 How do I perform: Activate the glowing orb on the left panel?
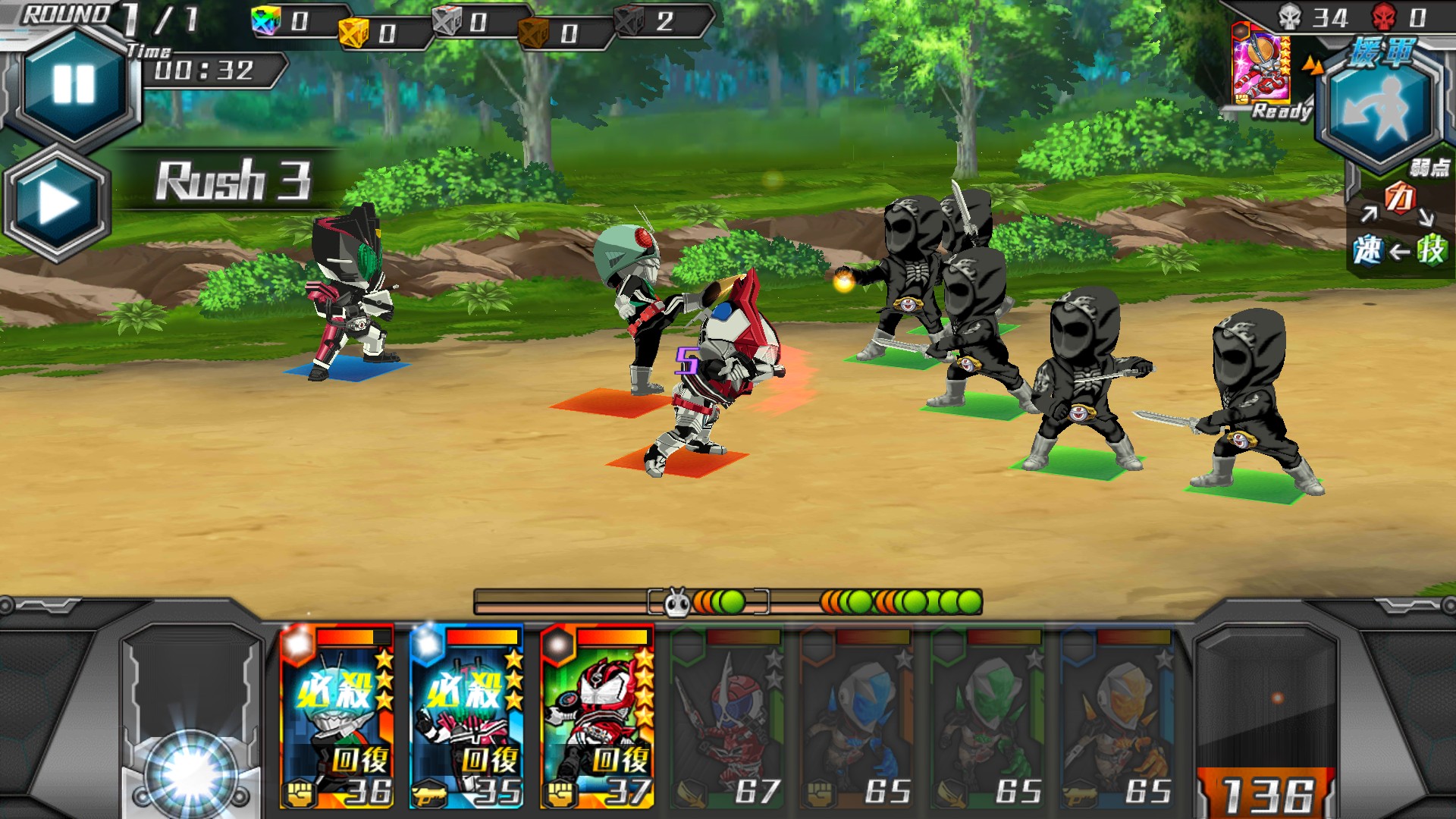coord(190,773)
